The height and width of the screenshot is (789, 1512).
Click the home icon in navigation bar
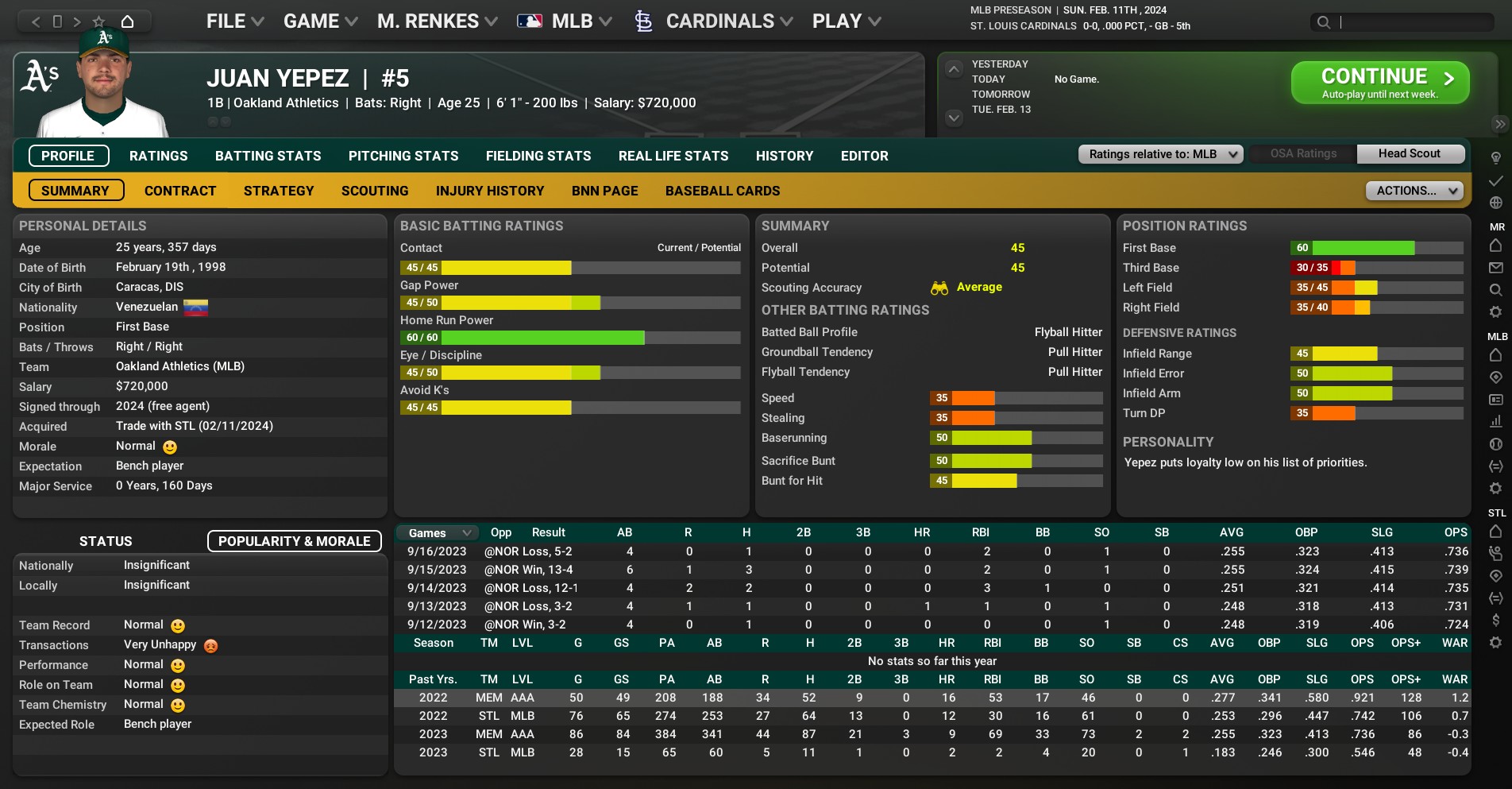pyautogui.click(x=127, y=21)
